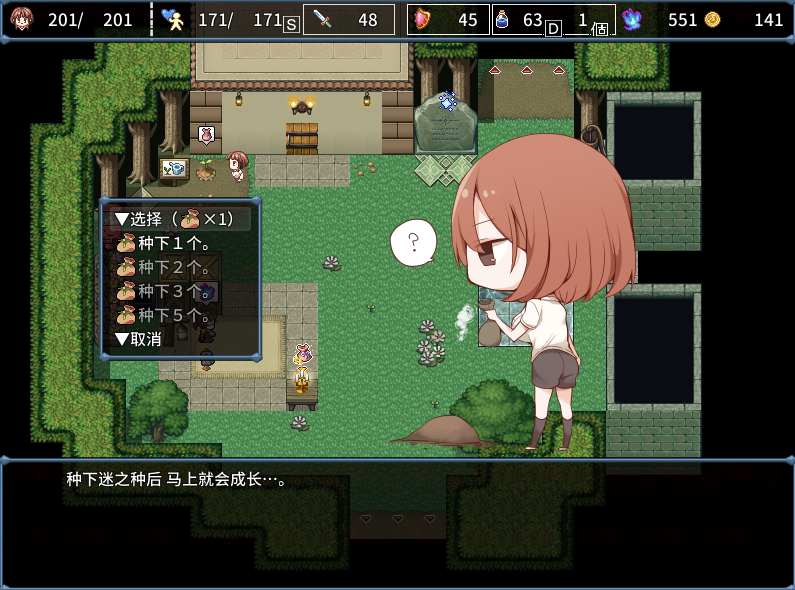Pick the 种下3个 choice
Screen dimensions: 795x590
(175, 291)
